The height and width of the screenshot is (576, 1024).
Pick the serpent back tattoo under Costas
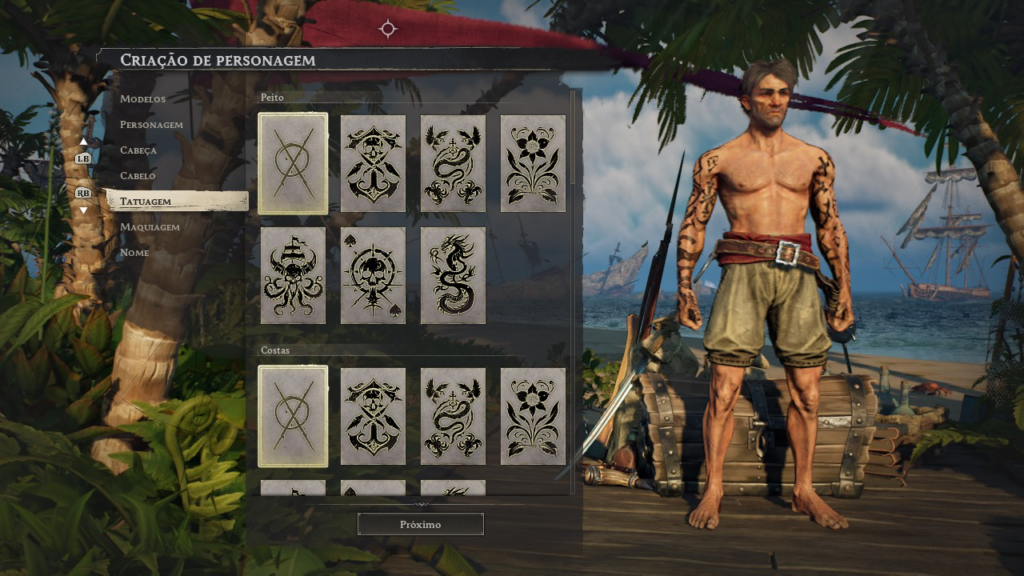(x=453, y=416)
